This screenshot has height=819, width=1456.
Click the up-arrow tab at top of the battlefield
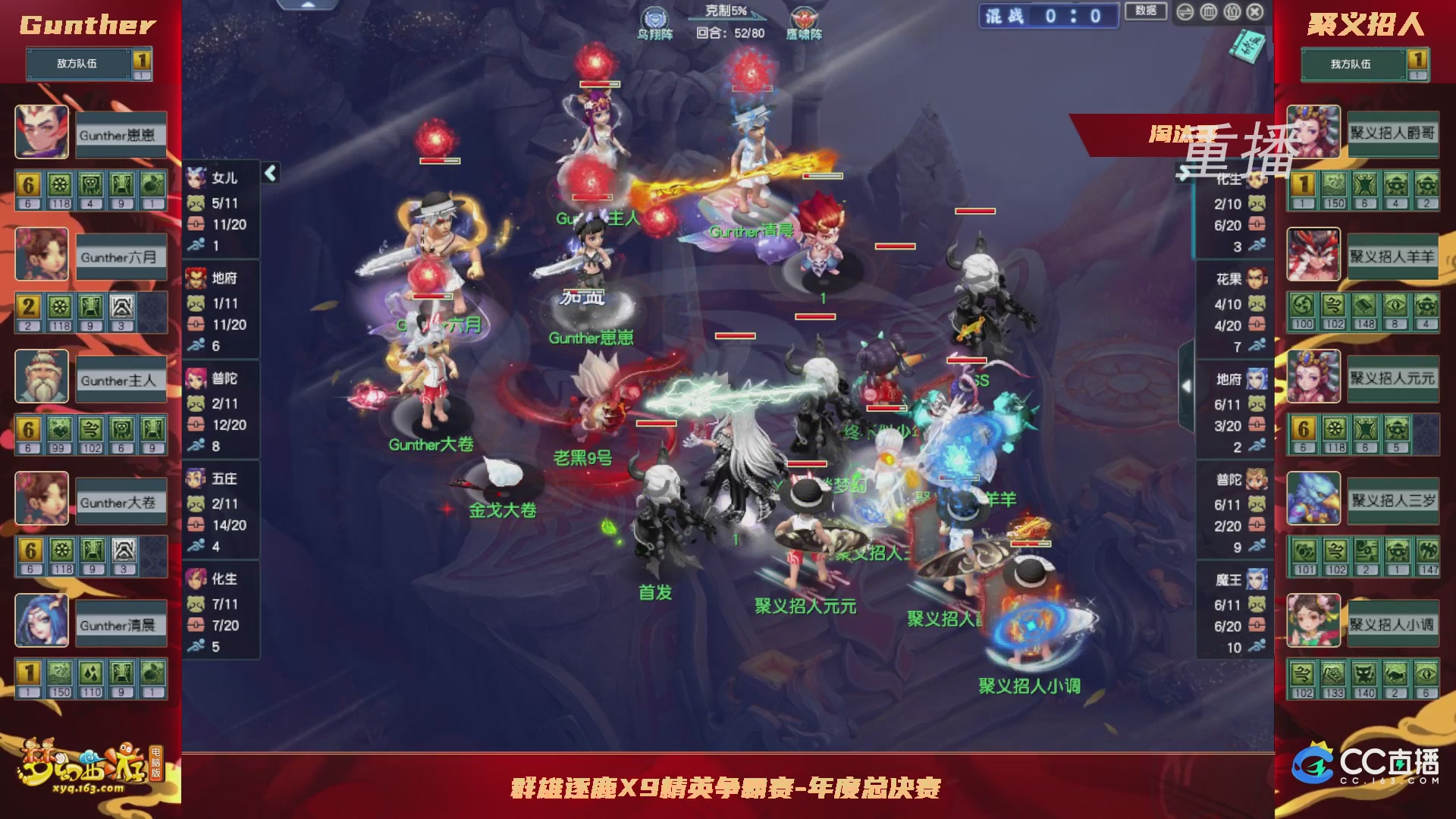(307, 6)
